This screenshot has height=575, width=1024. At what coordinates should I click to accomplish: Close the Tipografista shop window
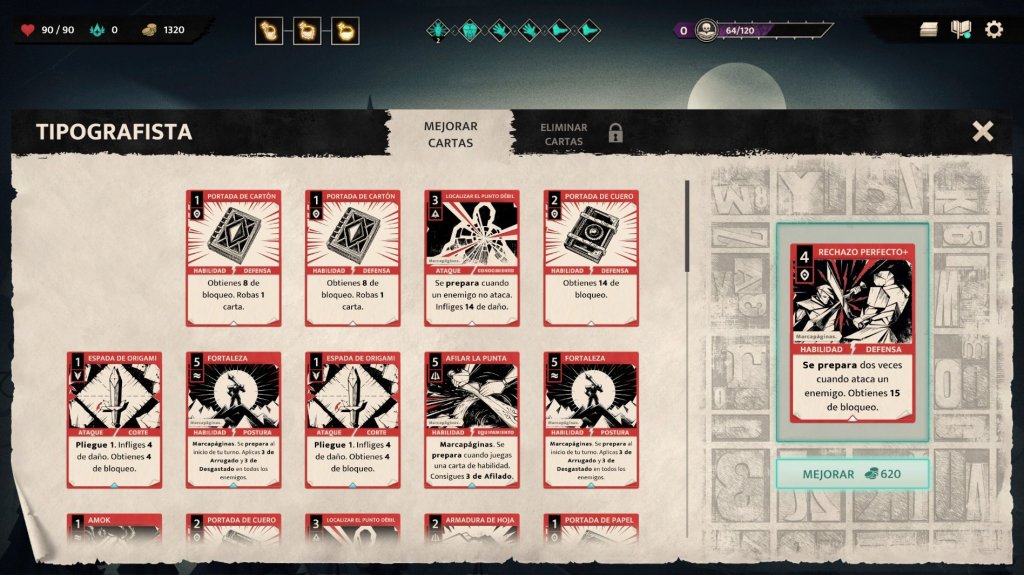pyautogui.click(x=982, y=131)
